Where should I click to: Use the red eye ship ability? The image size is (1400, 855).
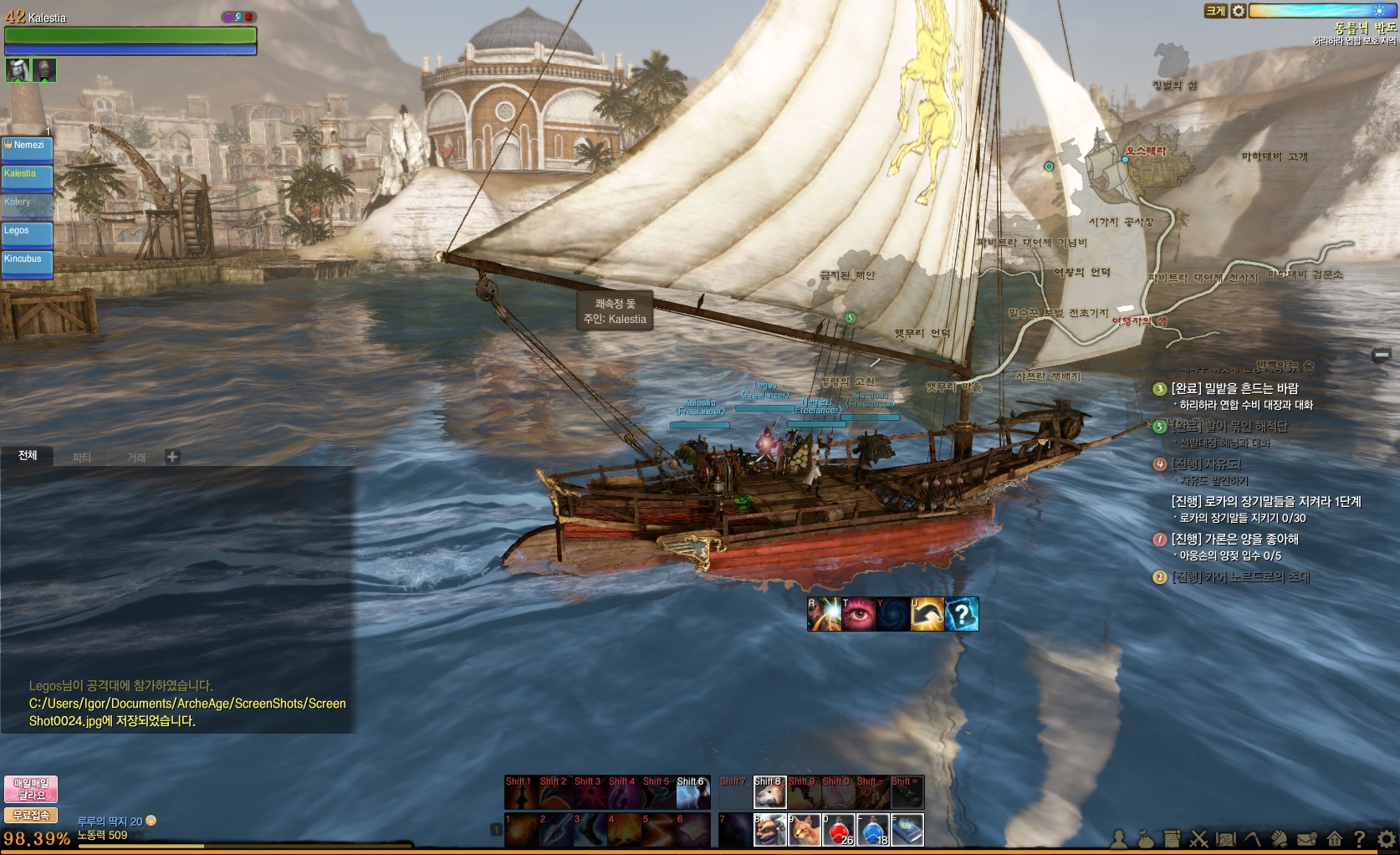tap(859, 614)
